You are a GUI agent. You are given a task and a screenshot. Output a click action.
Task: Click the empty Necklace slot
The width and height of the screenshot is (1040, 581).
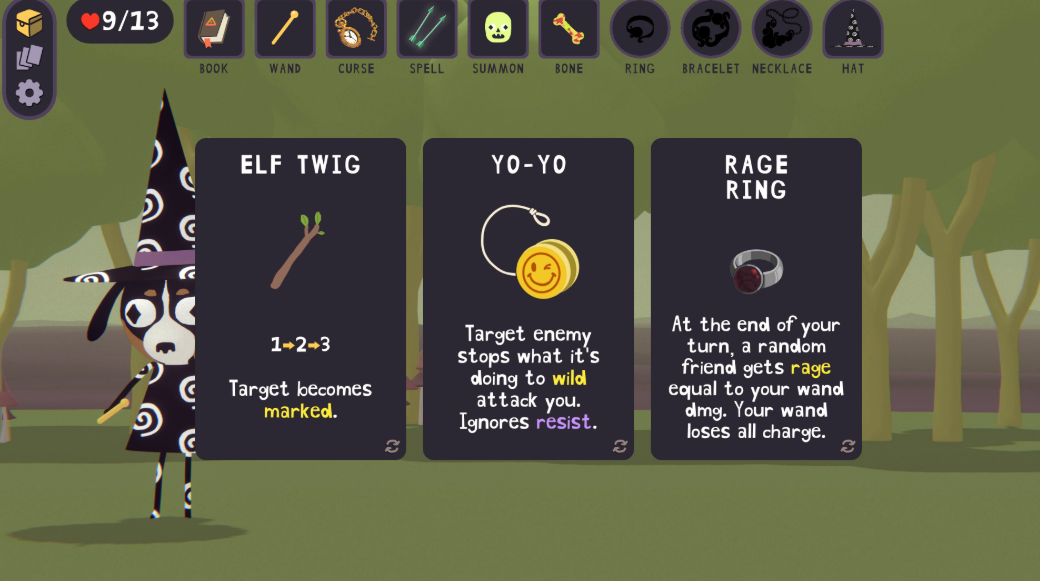[782, 29]
